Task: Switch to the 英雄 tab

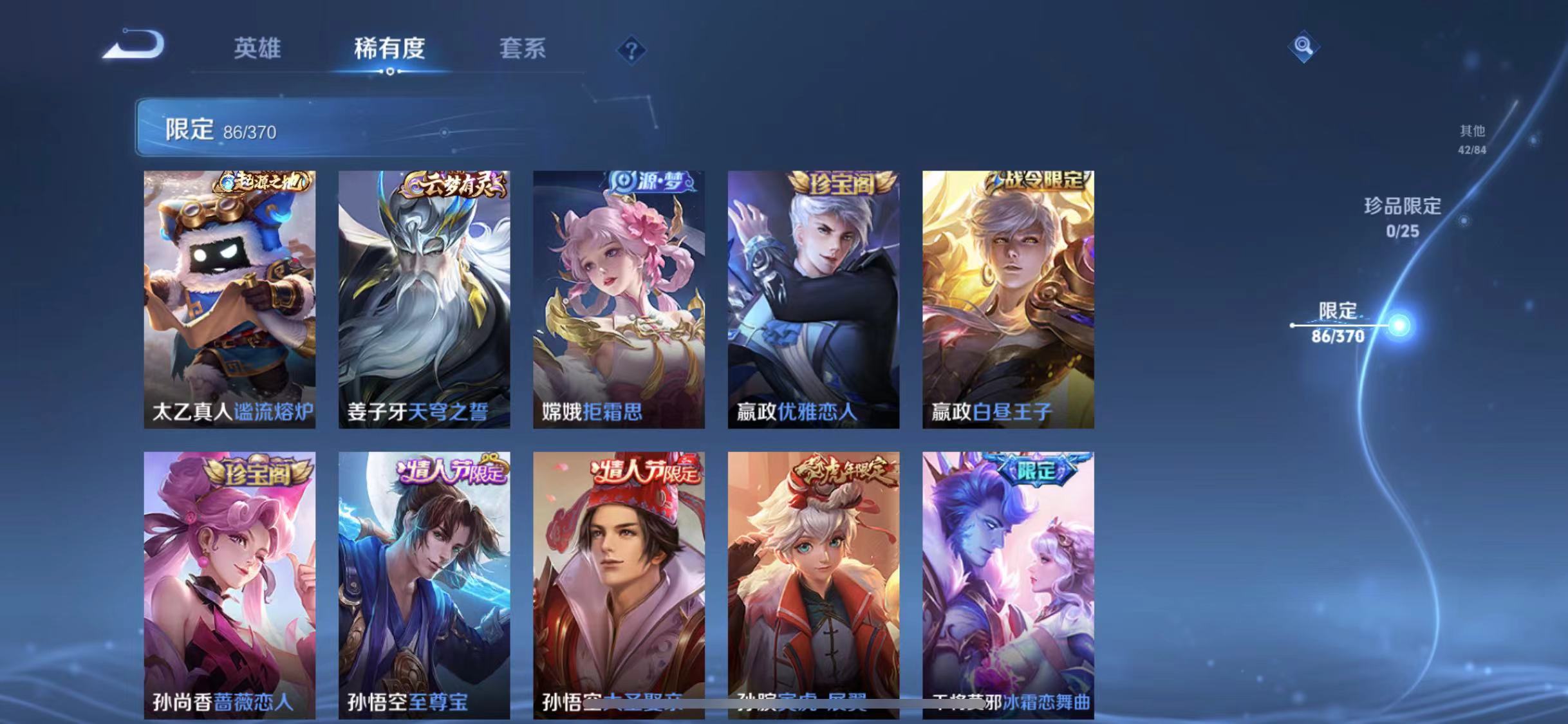Action: pyautogui.click(x=257, y=48)
